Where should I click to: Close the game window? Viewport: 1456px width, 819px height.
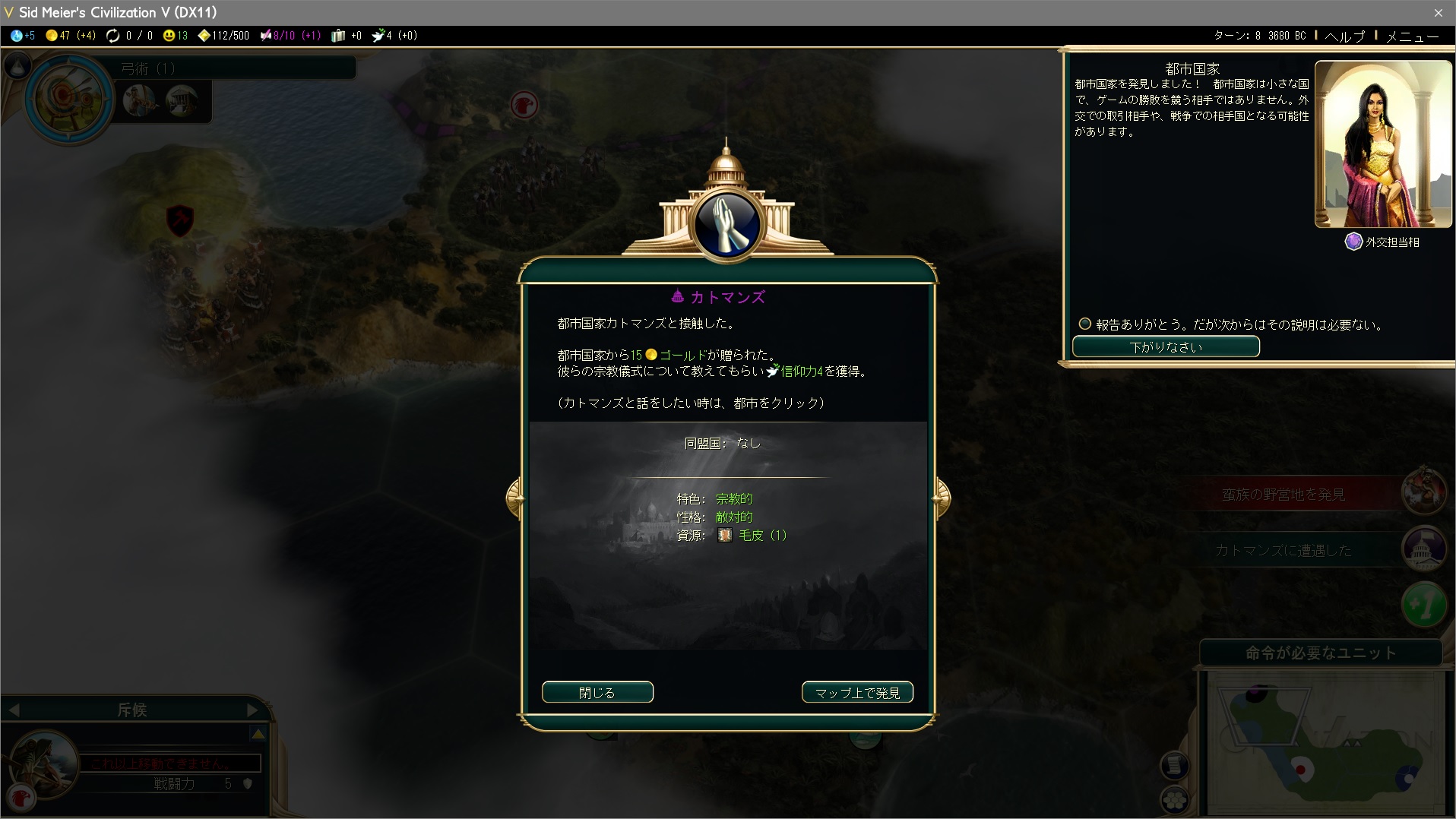point(1438,12)
